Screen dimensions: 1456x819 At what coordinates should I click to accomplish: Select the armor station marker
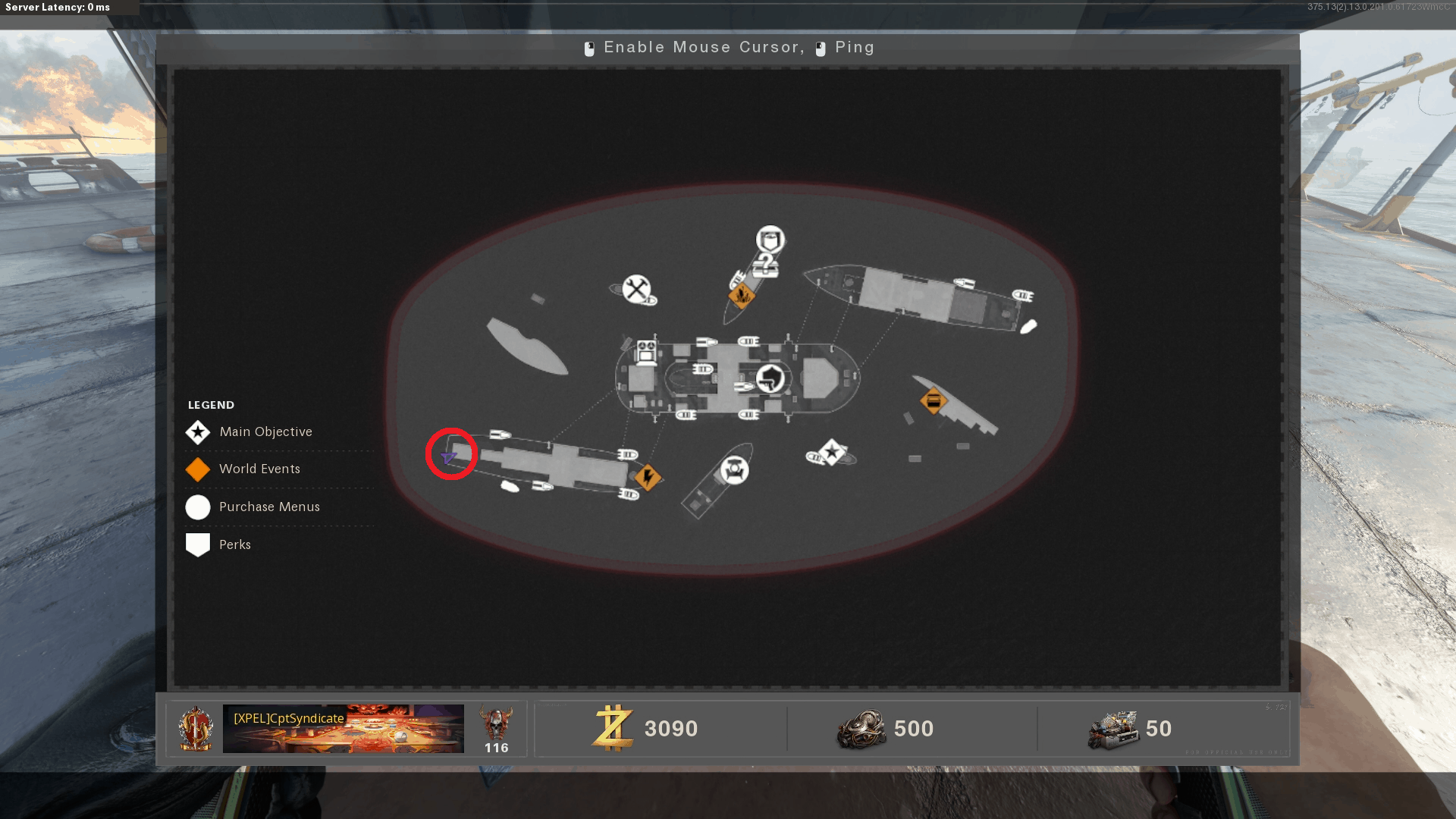734,470
